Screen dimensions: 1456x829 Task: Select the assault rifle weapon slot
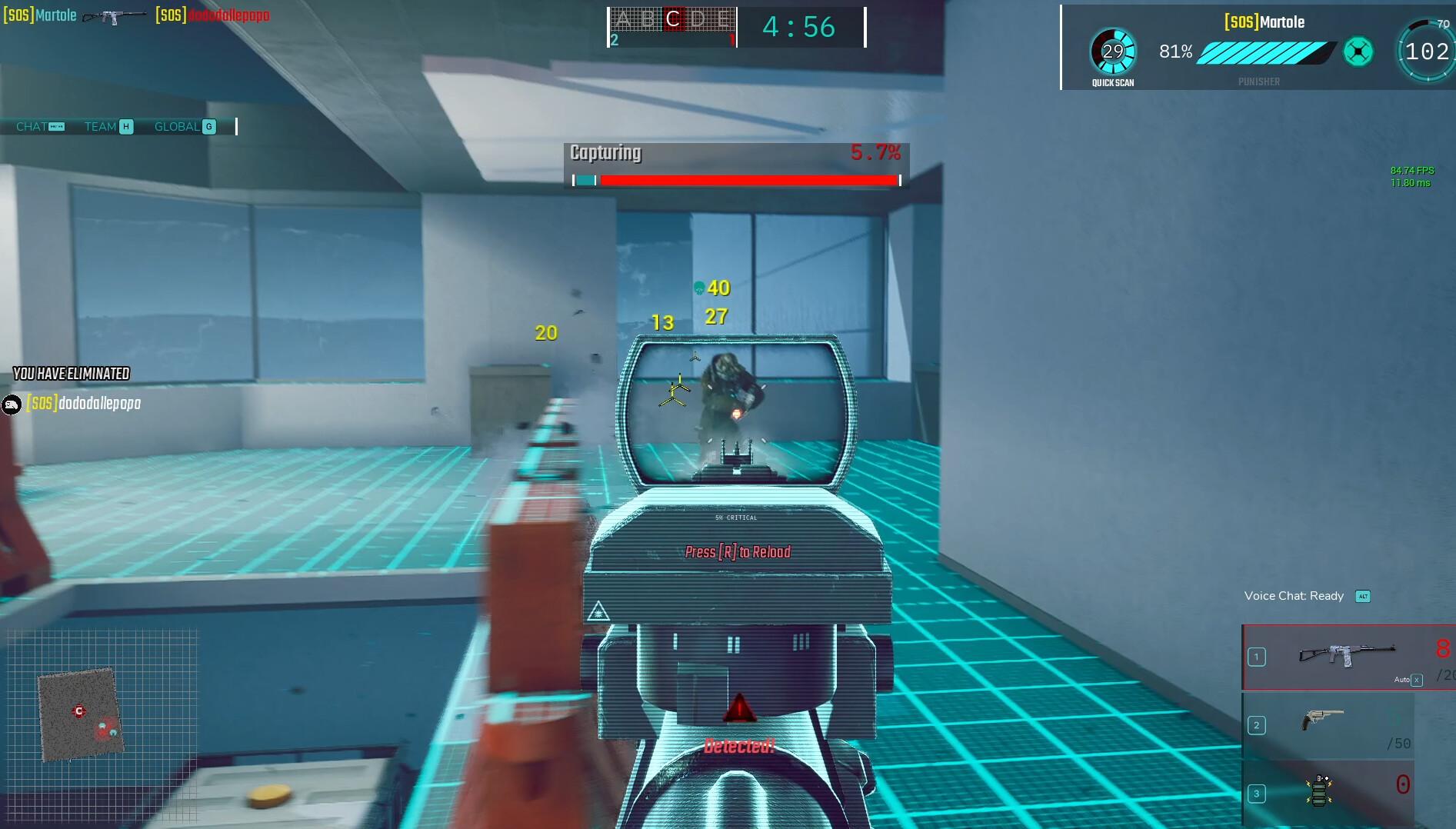click(x=1348, y=656)
